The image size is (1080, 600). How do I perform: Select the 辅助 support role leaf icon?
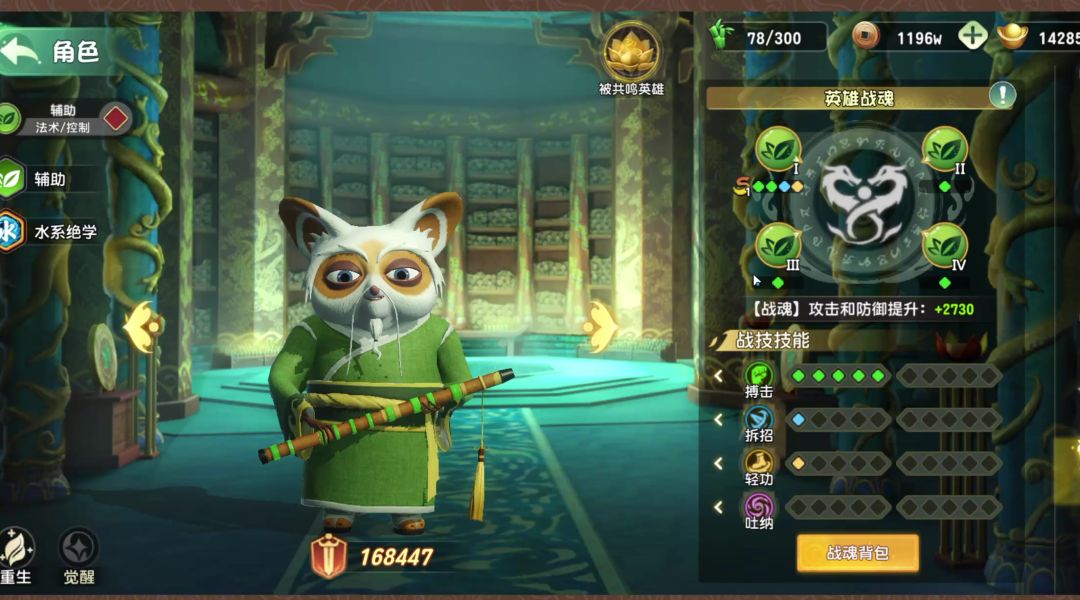point(10,179)
